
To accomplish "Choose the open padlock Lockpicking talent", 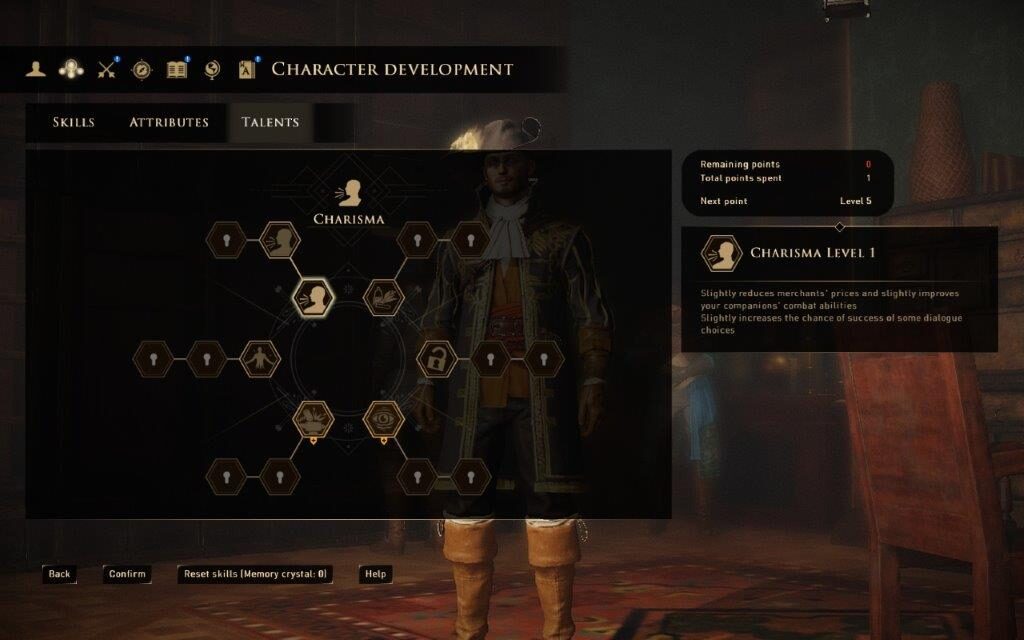I will (x=436, y=358).
